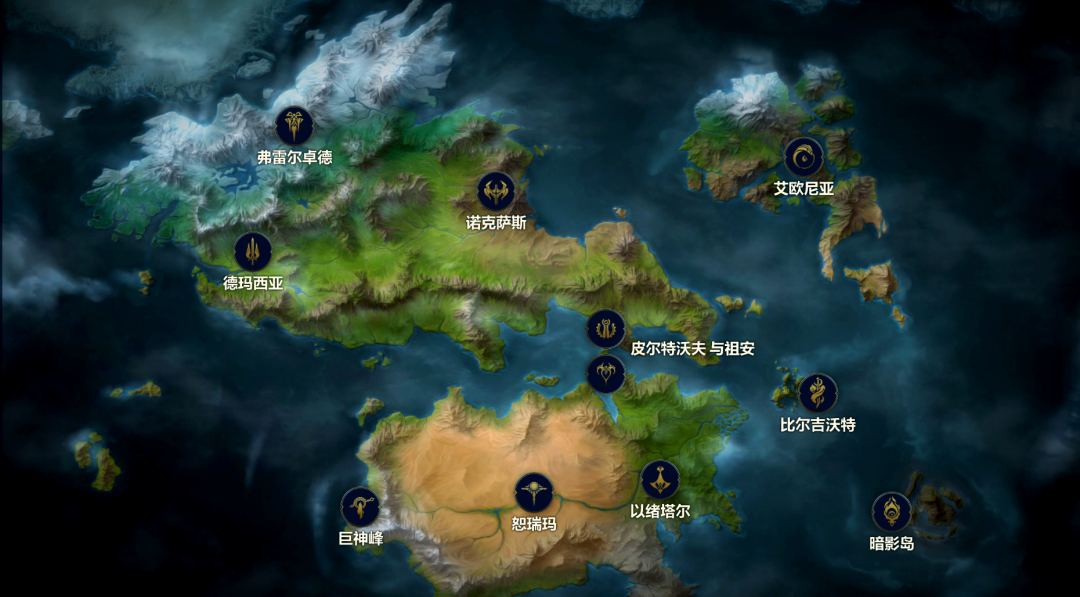Click the 艾欧尼亚 Ionia region icon

coord(803,157)
